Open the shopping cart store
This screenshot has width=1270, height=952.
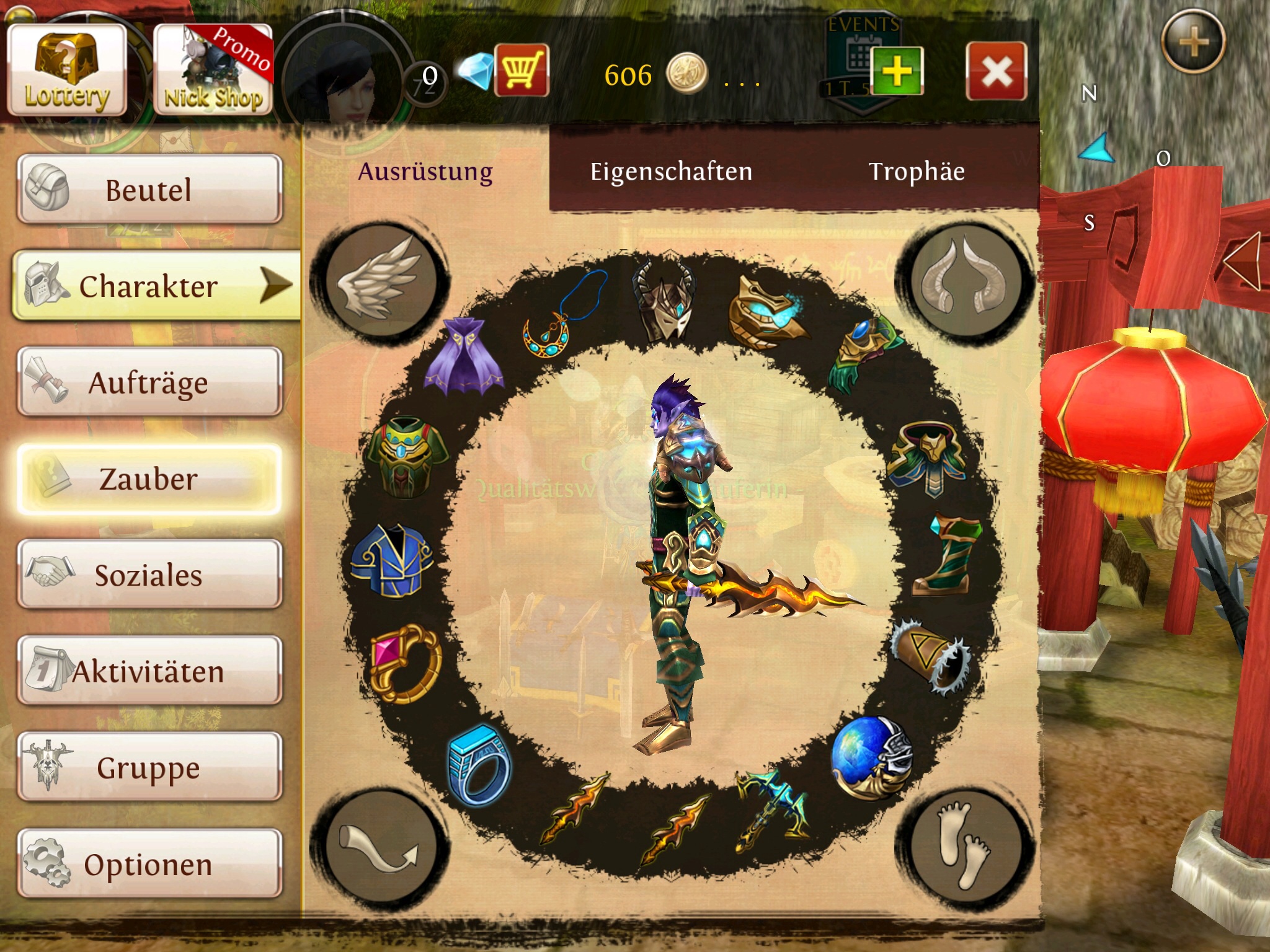[x=521, y=70]
